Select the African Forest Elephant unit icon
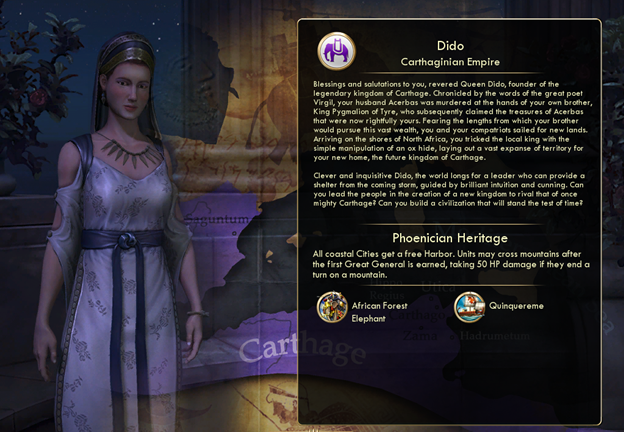624x432 pixels. point(332,307)
